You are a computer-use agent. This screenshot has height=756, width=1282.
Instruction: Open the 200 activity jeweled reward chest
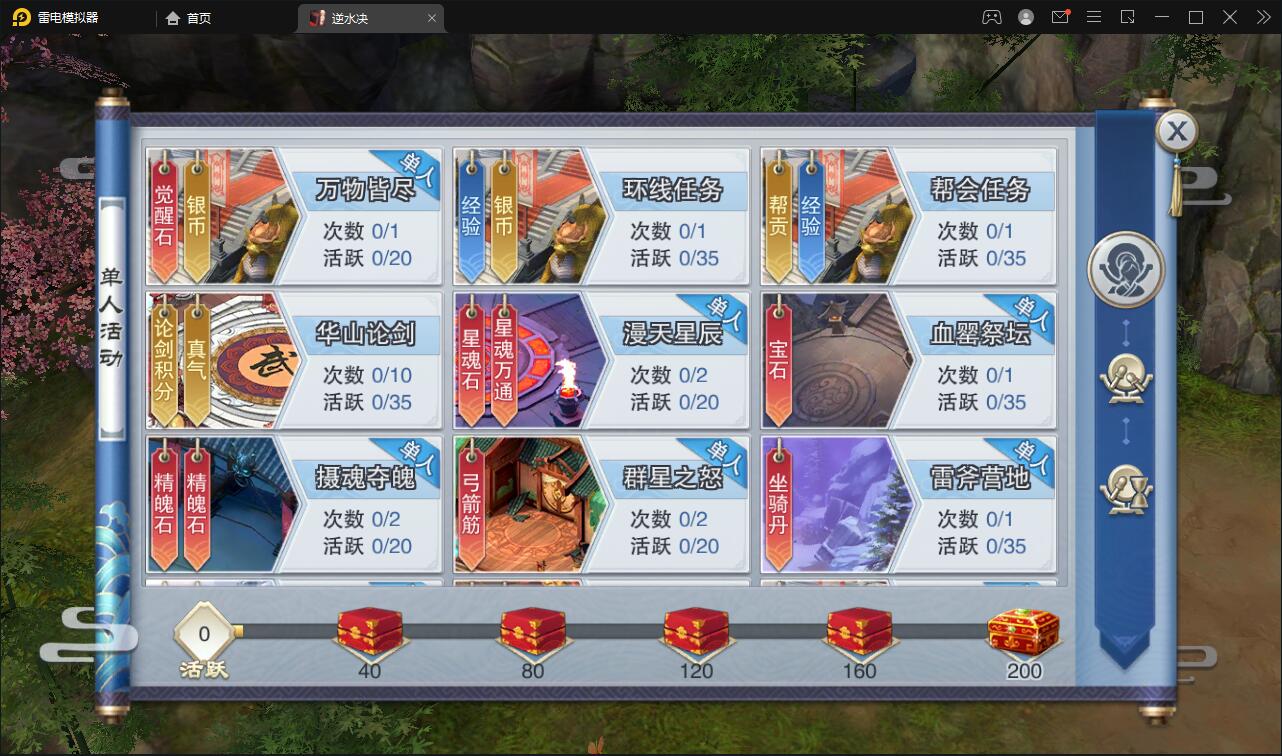[x=1023, y=630]
